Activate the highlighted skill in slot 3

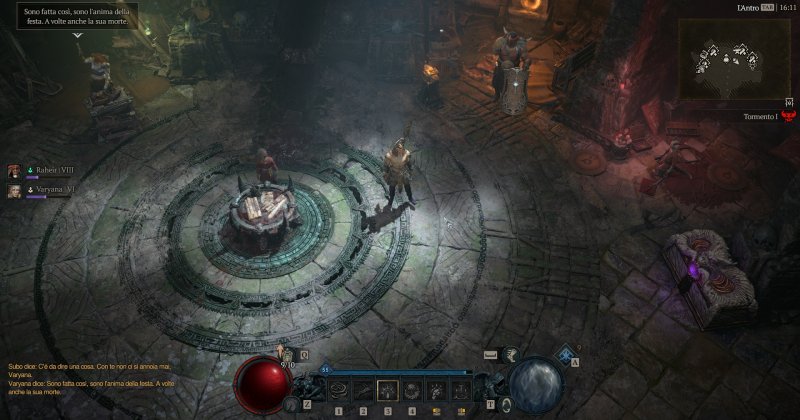388,391
